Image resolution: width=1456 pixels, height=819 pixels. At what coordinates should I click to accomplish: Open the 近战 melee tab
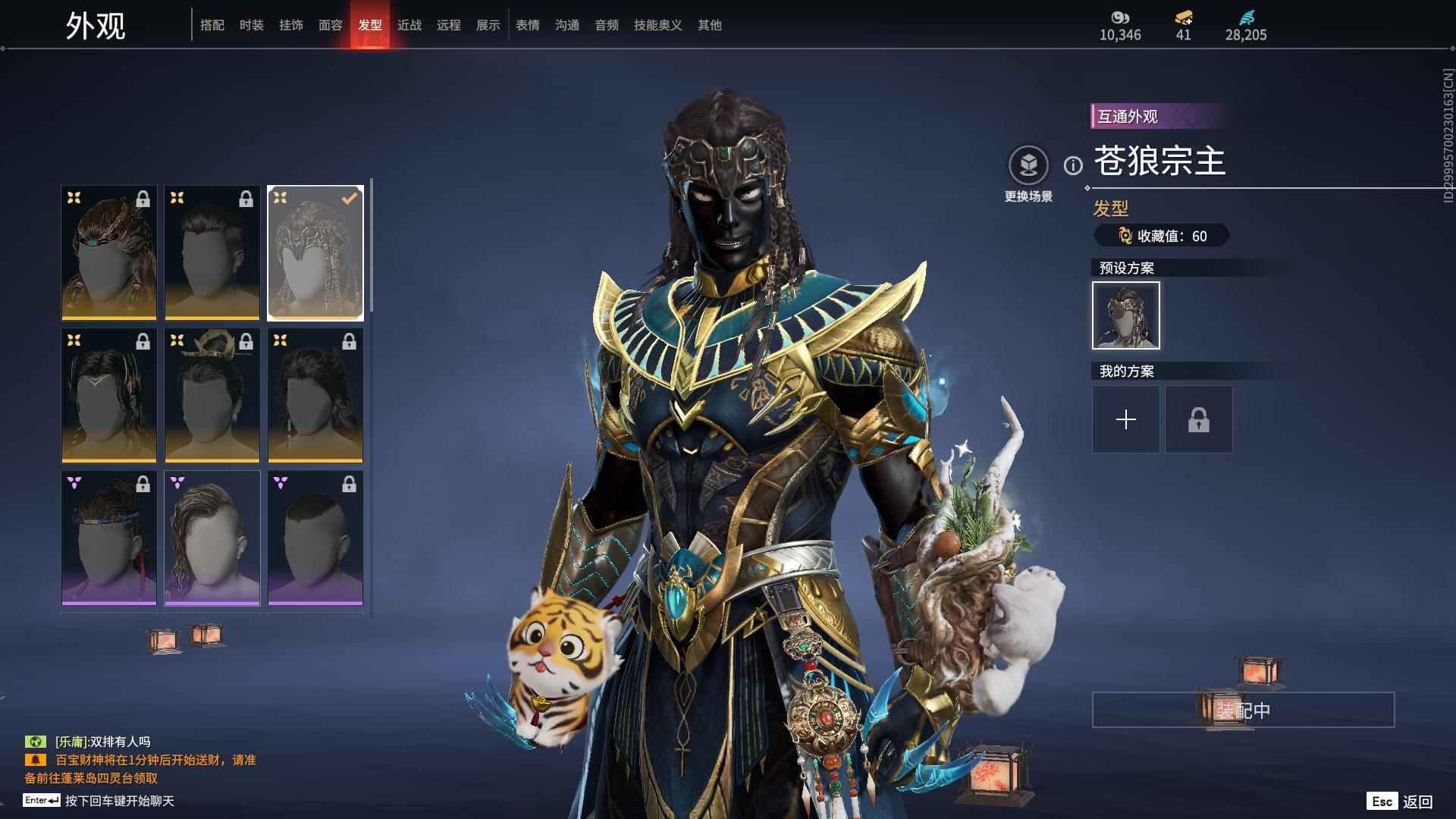409,25
